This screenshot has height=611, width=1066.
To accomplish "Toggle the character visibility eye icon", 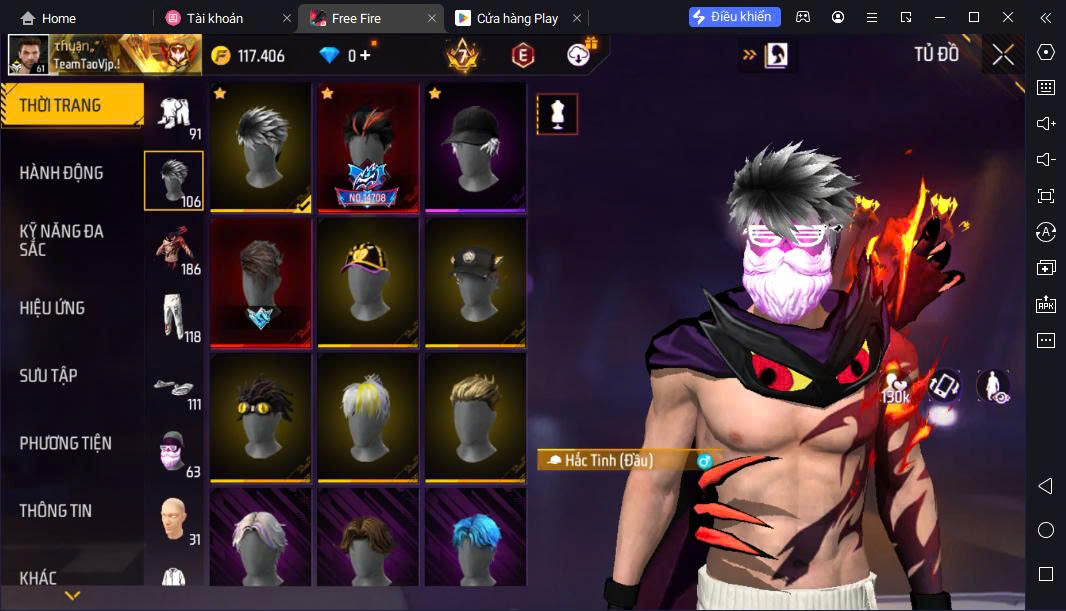I will click(992, 386).
